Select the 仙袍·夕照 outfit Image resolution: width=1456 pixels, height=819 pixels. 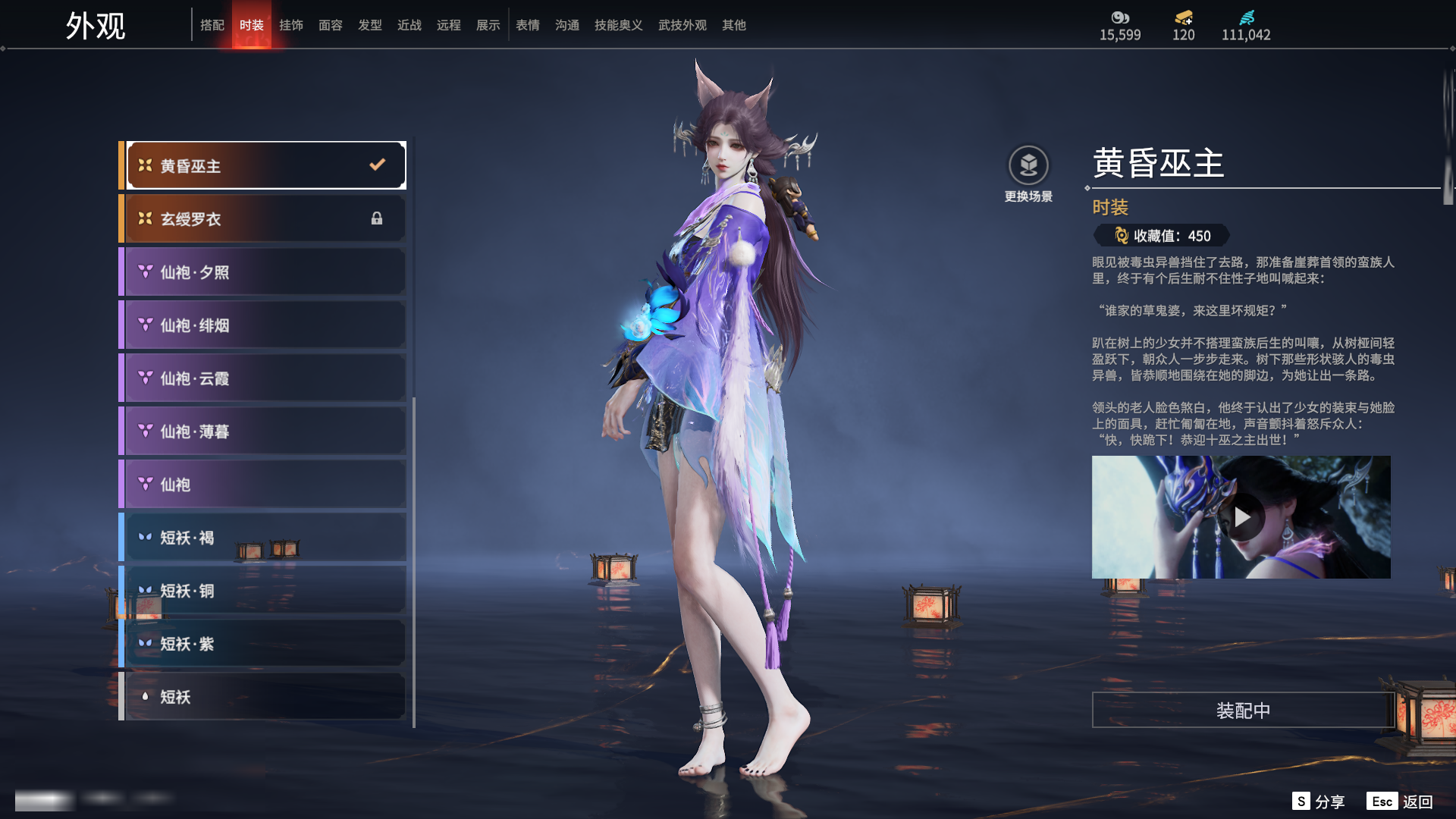coord(265,271)
